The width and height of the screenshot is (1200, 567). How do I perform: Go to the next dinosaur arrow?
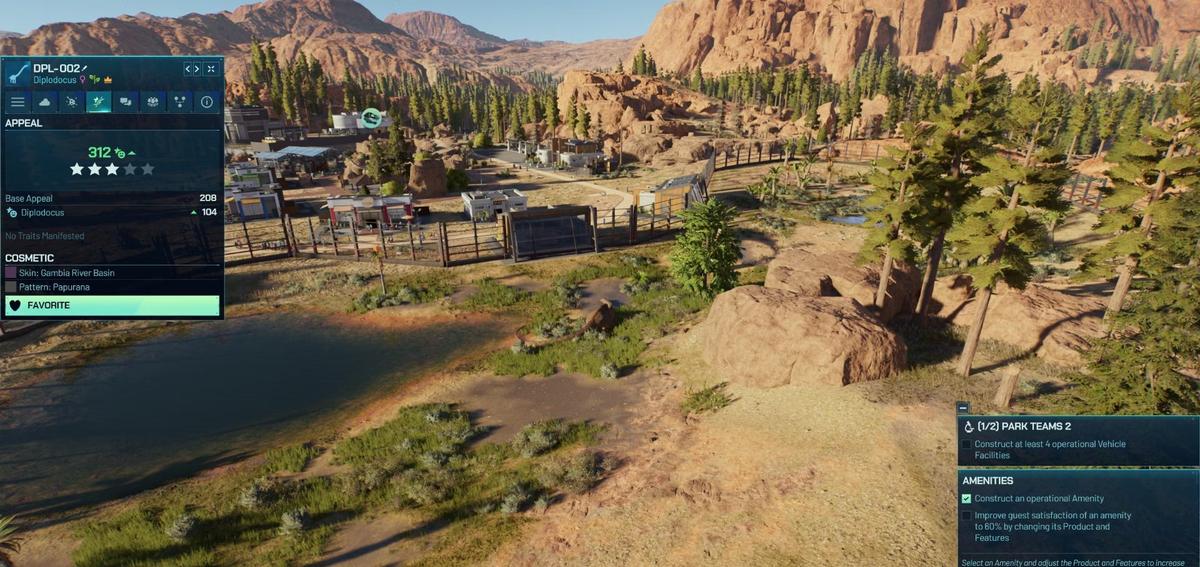[197, 69]
